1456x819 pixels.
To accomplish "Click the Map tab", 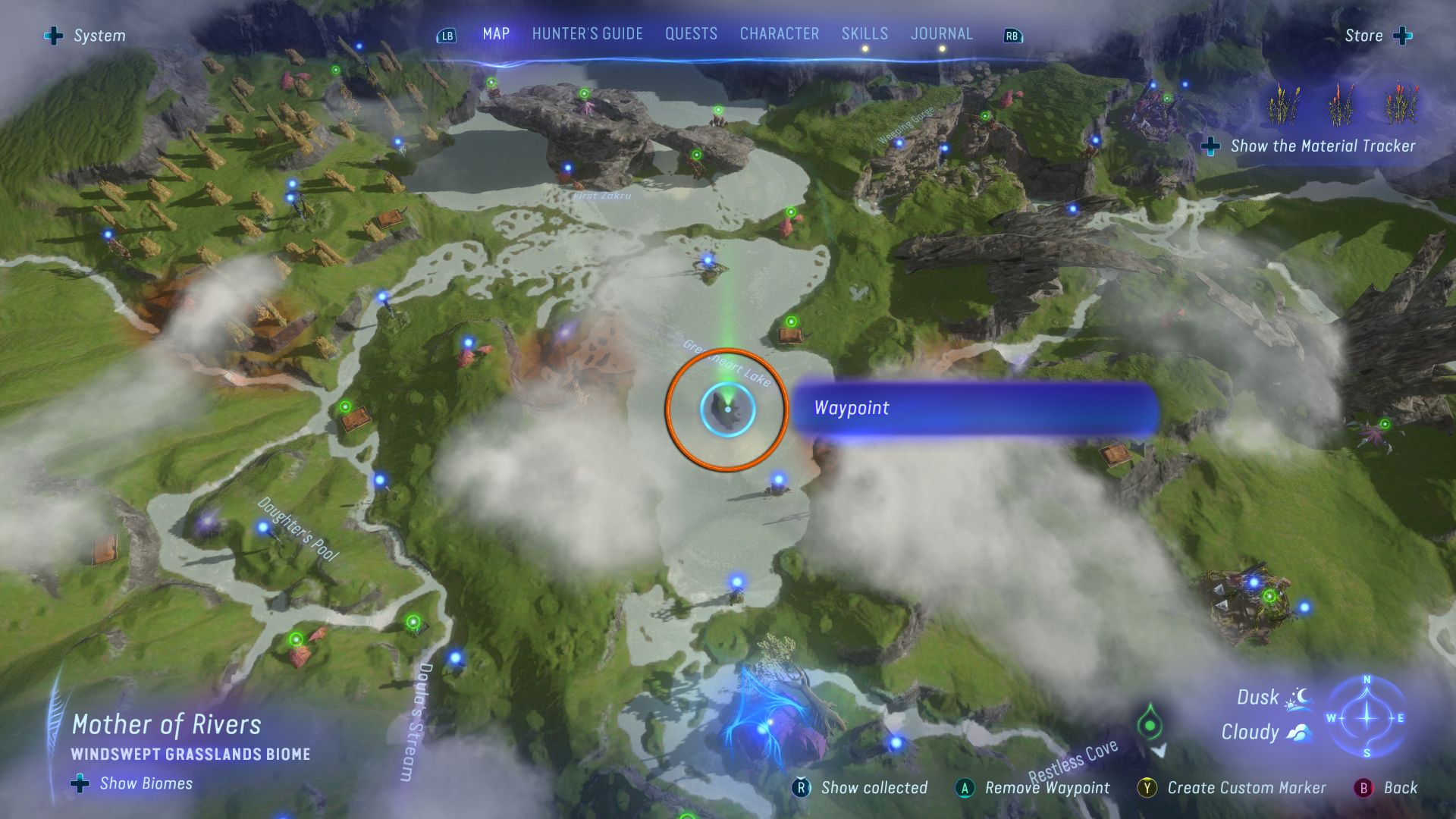I will [496, 34].
